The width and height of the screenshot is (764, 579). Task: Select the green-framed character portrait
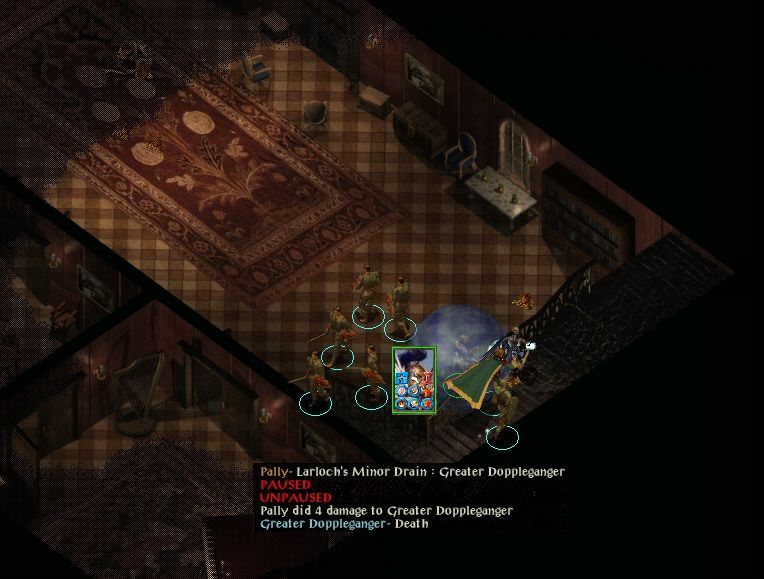(x=414, y=379)
